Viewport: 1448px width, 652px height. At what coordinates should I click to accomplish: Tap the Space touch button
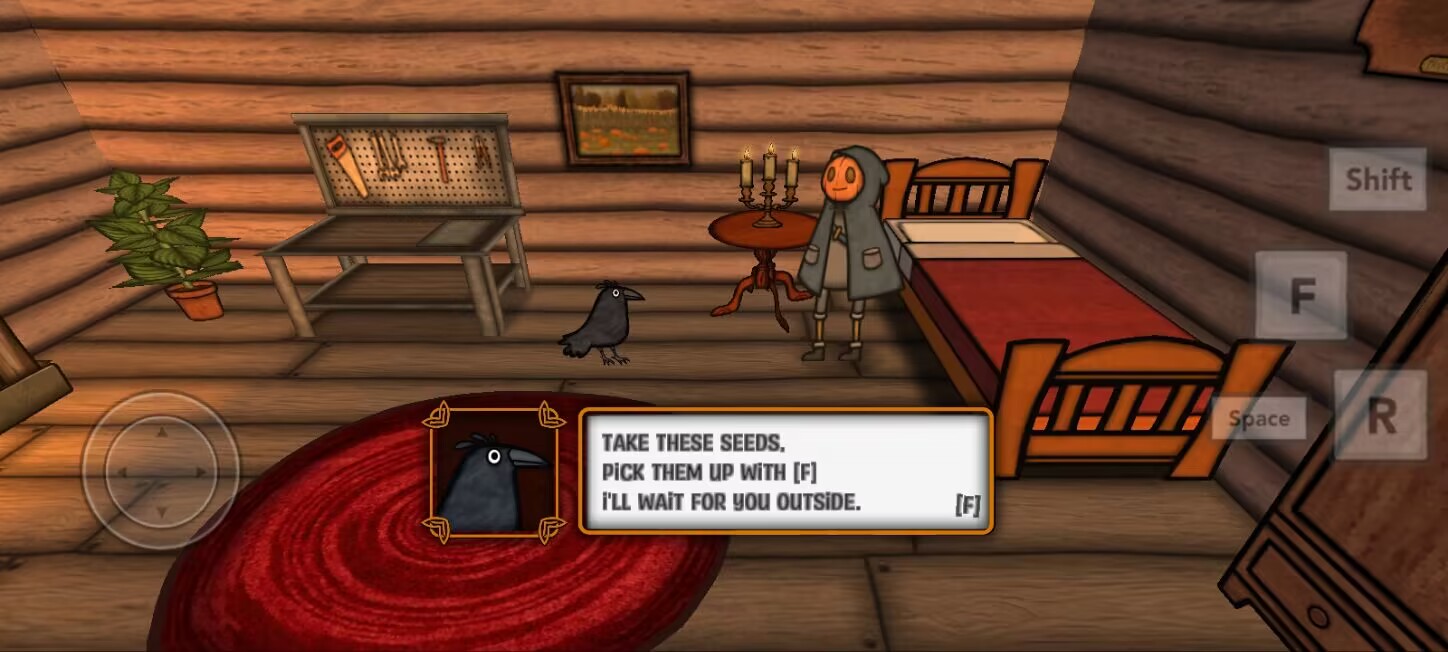1258,419
